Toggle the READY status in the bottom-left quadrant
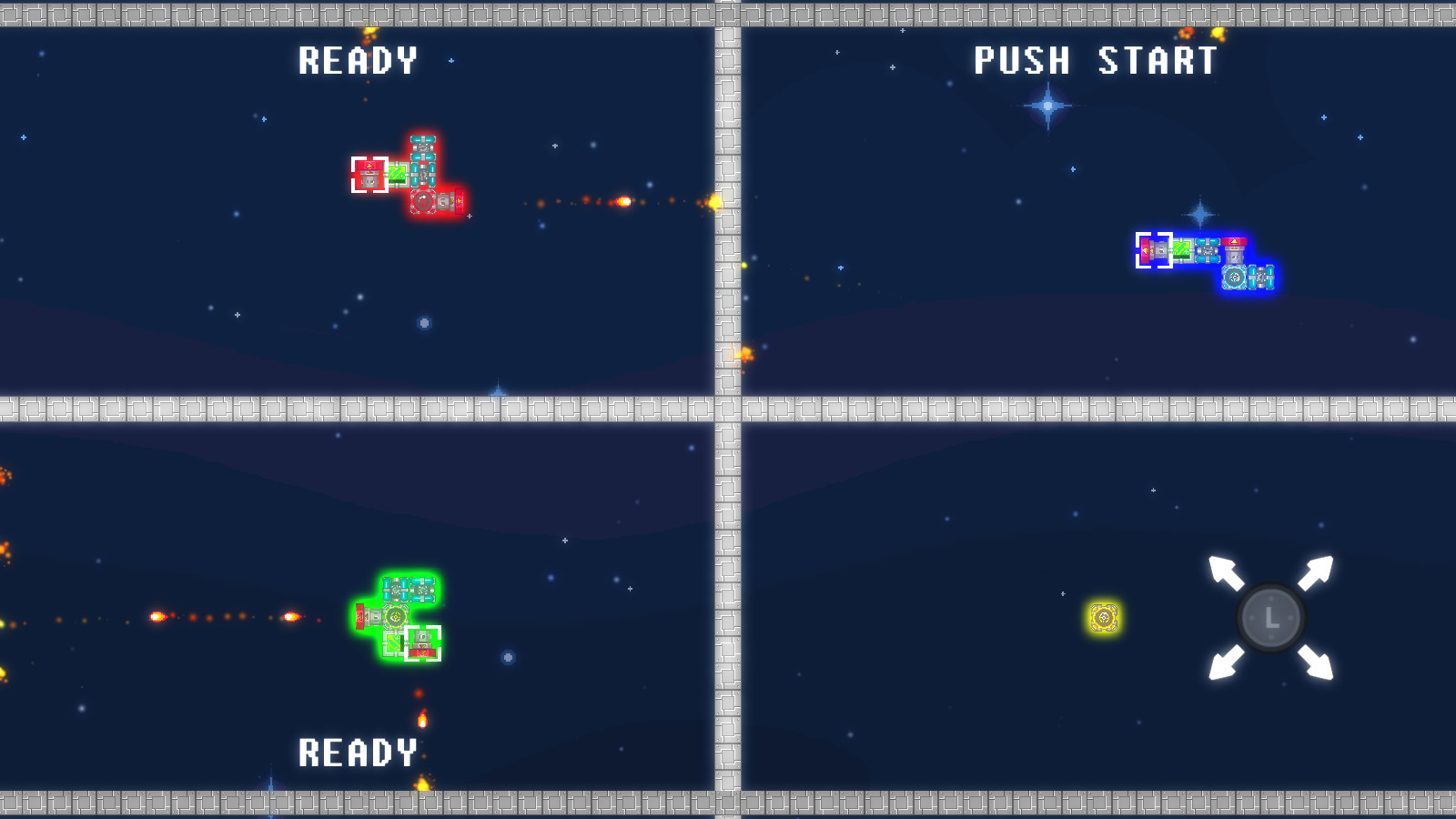 359,753
